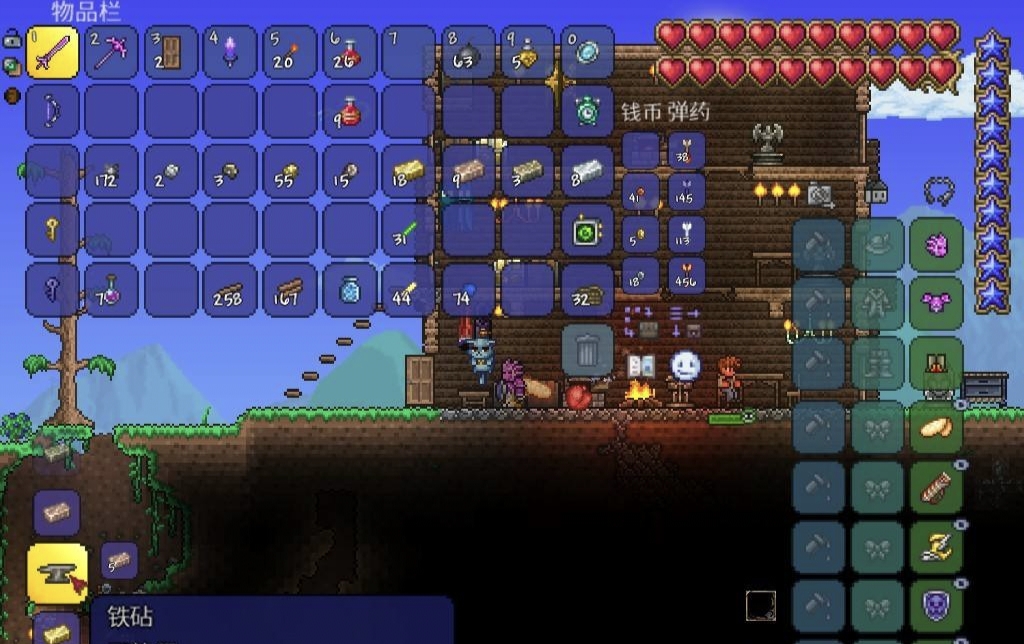Select the magic mirror in hotbar slot 0
1024x644 pixels.
pos(587,52)
